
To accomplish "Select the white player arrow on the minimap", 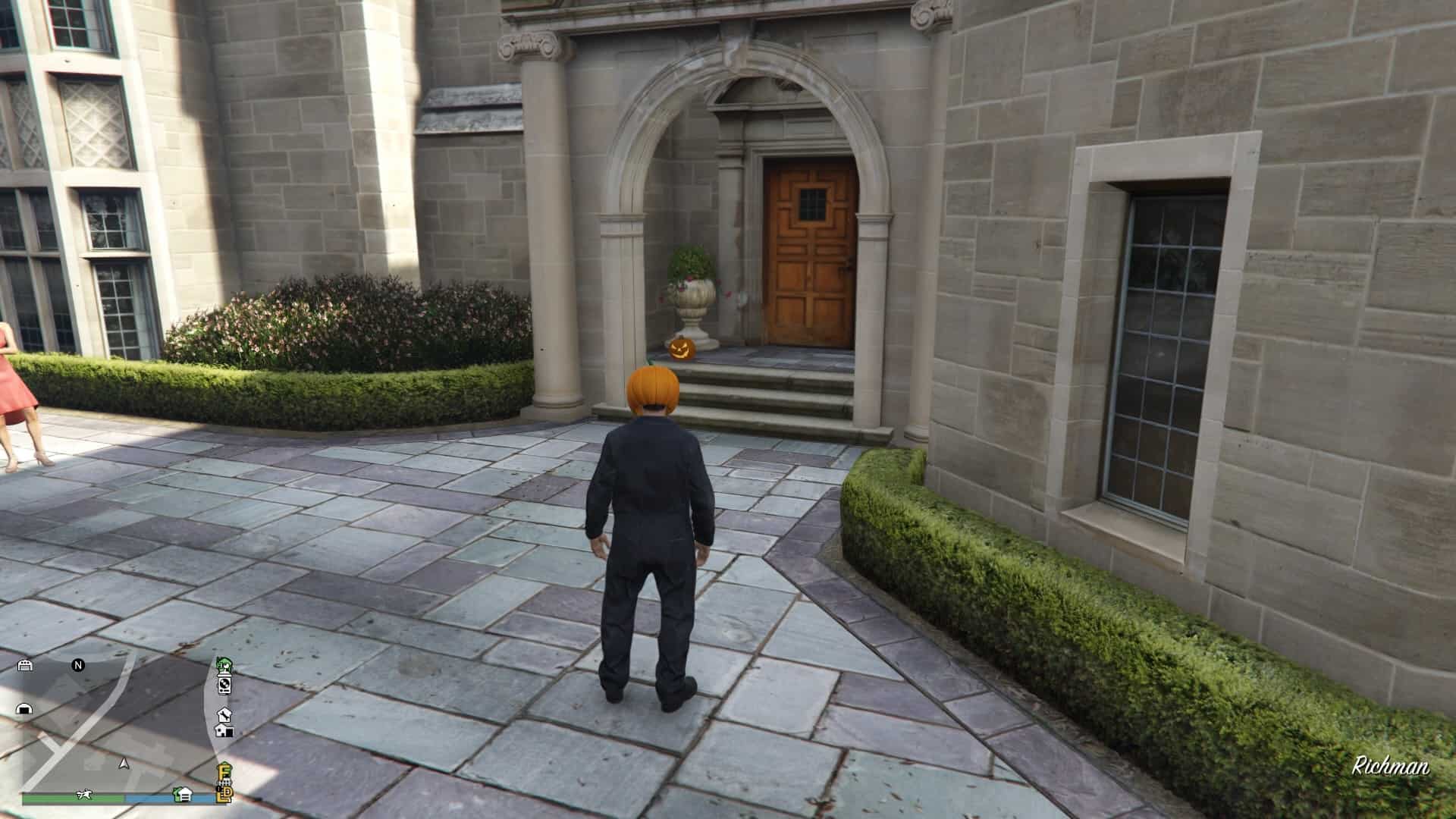I will (x=124, y=764).
